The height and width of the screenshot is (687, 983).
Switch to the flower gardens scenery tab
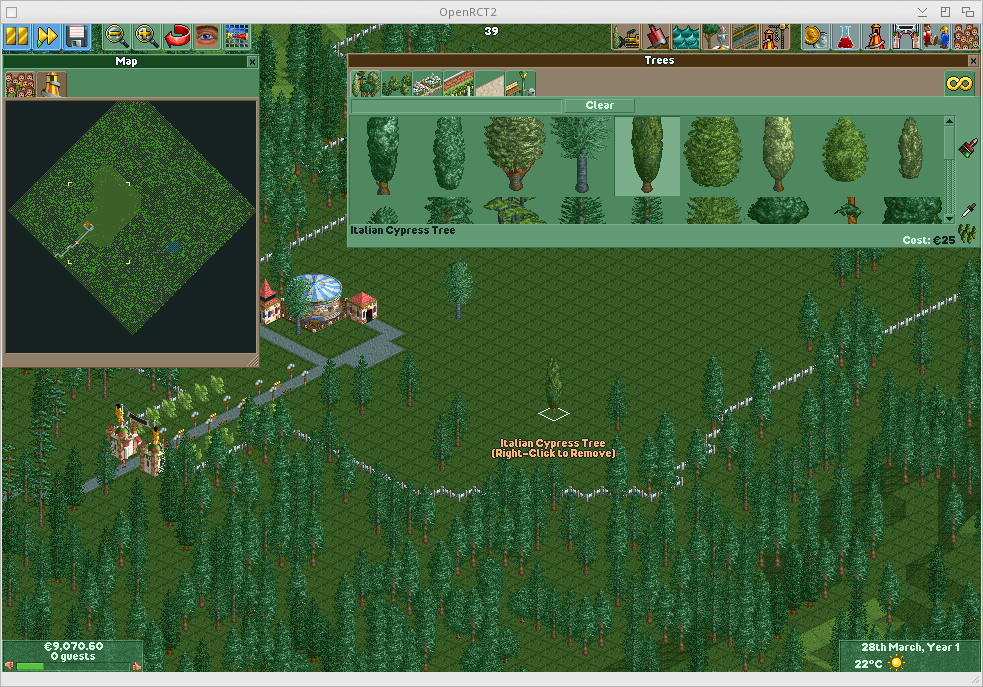pyautogui.click(x=428, y=84)
